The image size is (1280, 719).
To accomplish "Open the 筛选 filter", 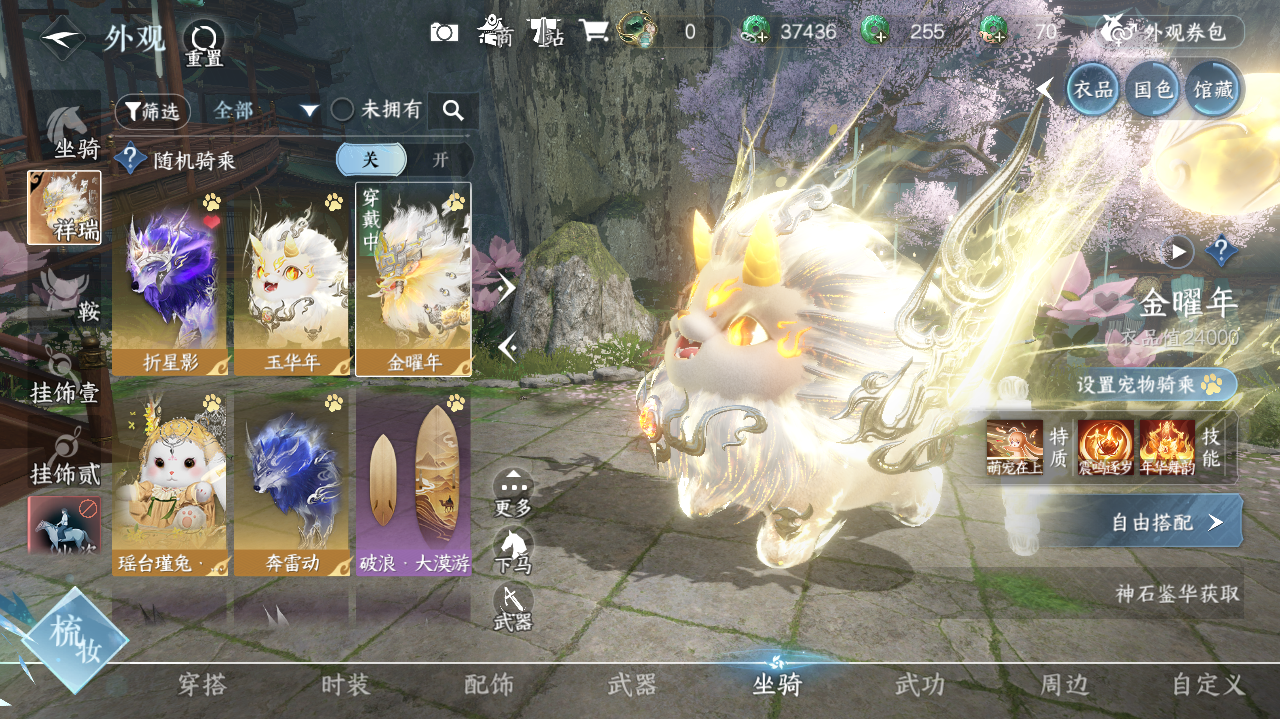I will [x=152, y=111].
